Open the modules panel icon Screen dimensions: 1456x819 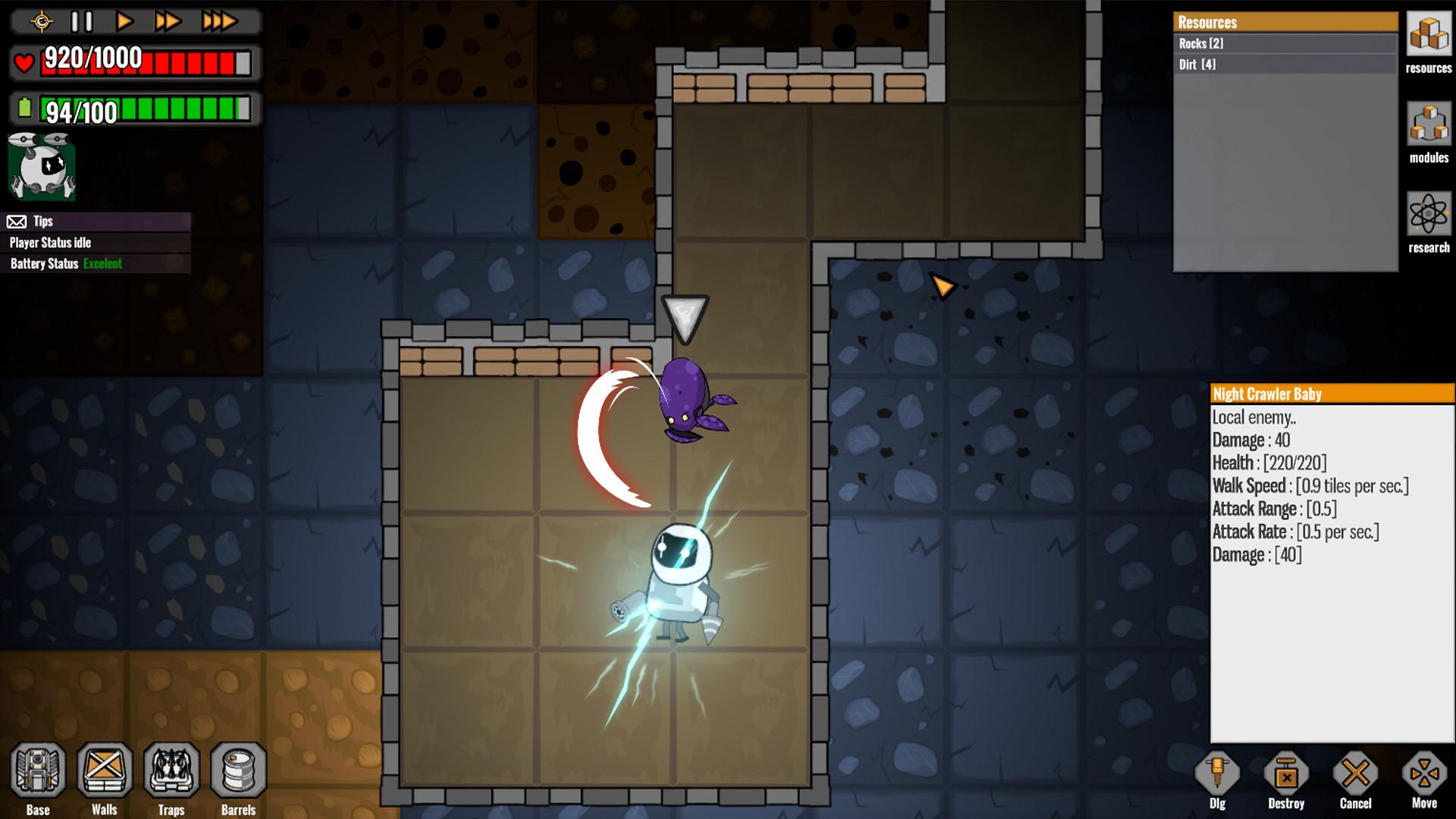tap(1429, 124)
